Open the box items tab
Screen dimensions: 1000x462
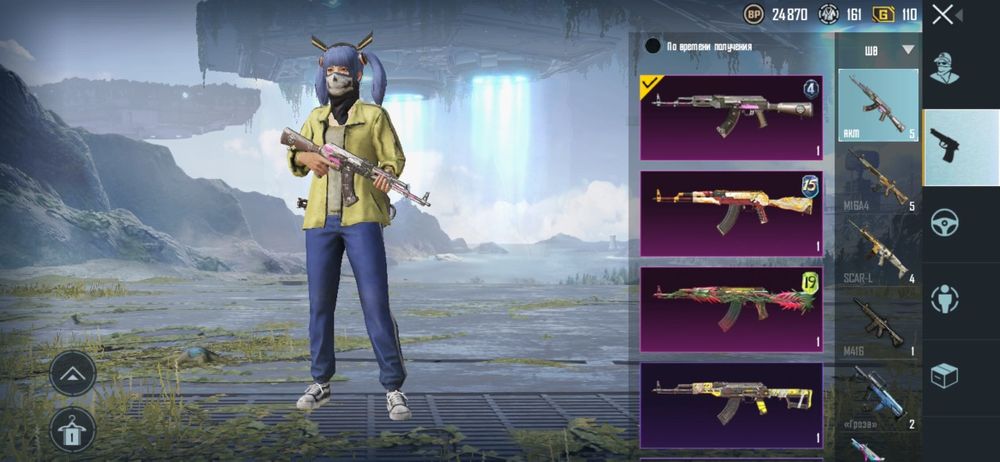[x=944, y=375]
